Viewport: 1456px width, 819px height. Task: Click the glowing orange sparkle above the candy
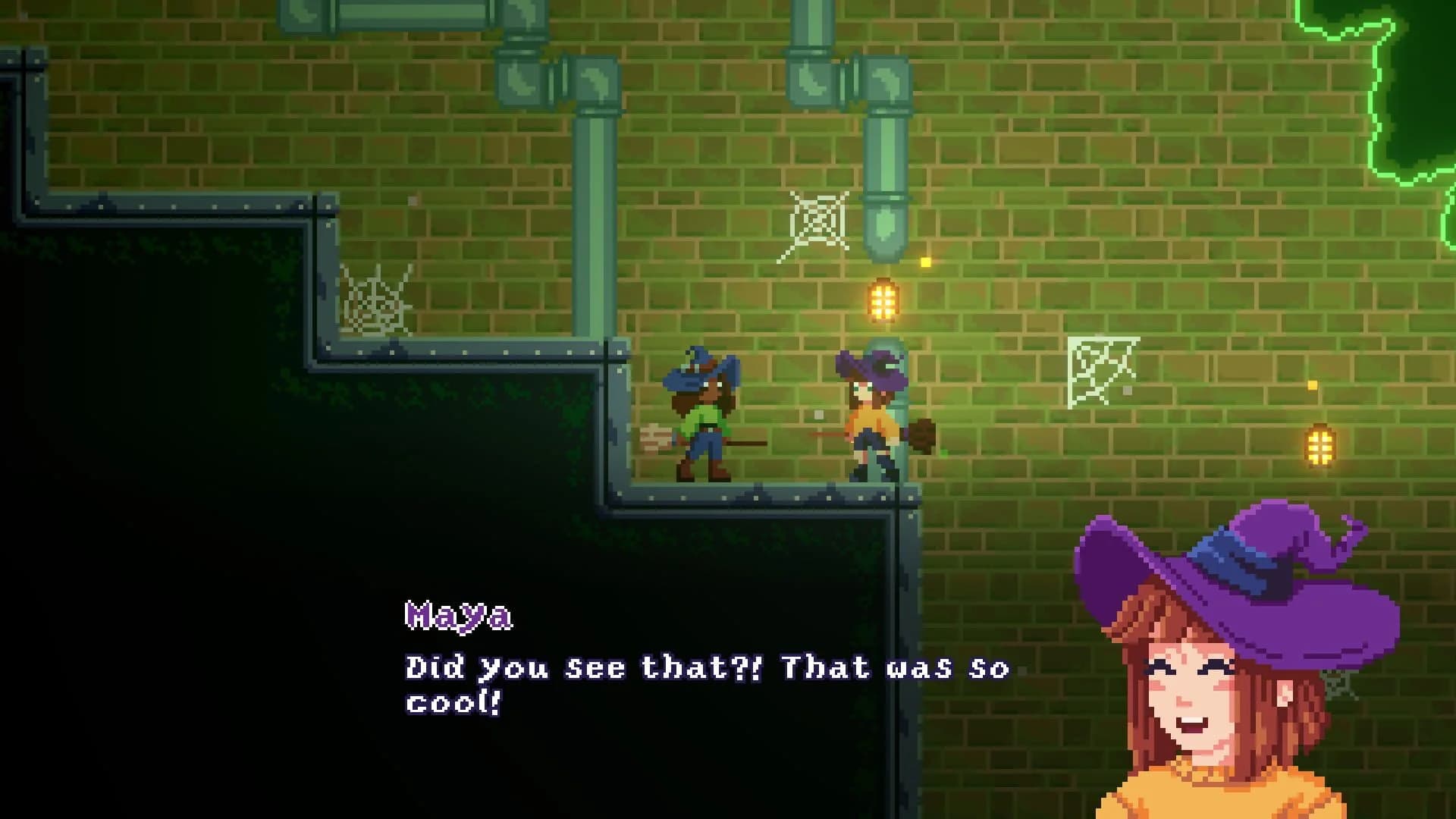point(925,262)
